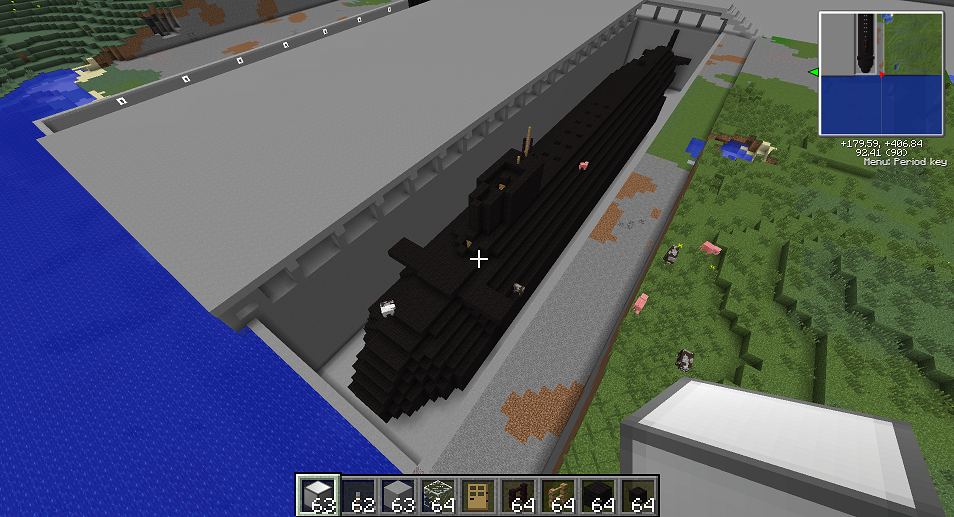Image resolution: width=954 pixels, height=517 pixels.
Task: Choose the gray stone block slot
Action: 398,495
